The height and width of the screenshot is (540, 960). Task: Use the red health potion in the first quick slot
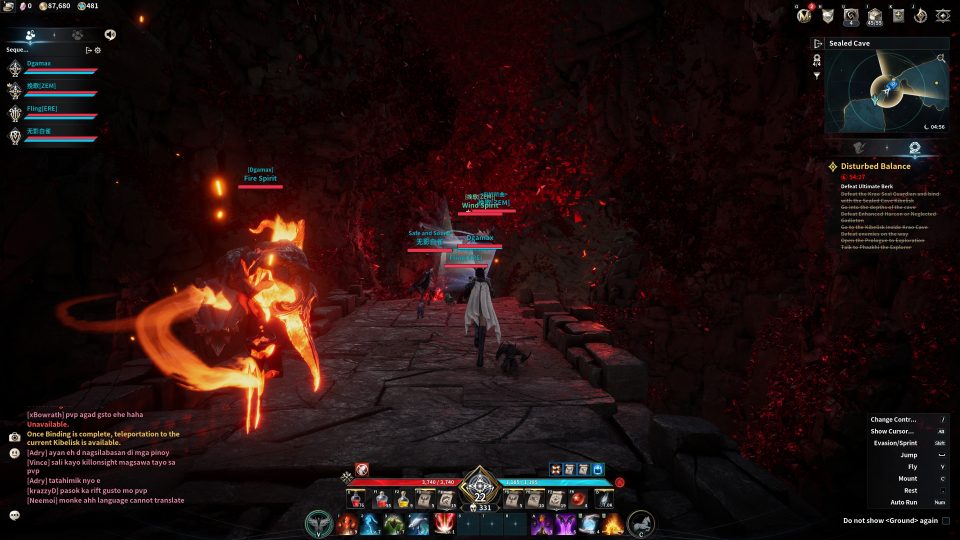pyautogui.click(x=355, y=499)
